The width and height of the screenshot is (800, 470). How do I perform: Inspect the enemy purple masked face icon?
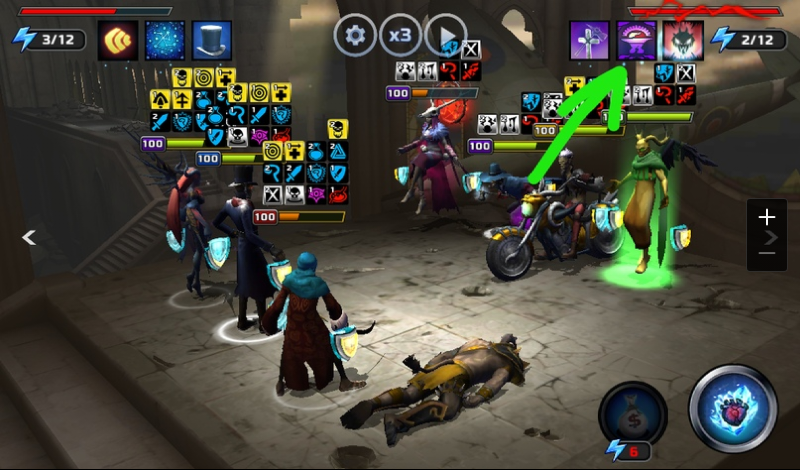tap(637, 40)
